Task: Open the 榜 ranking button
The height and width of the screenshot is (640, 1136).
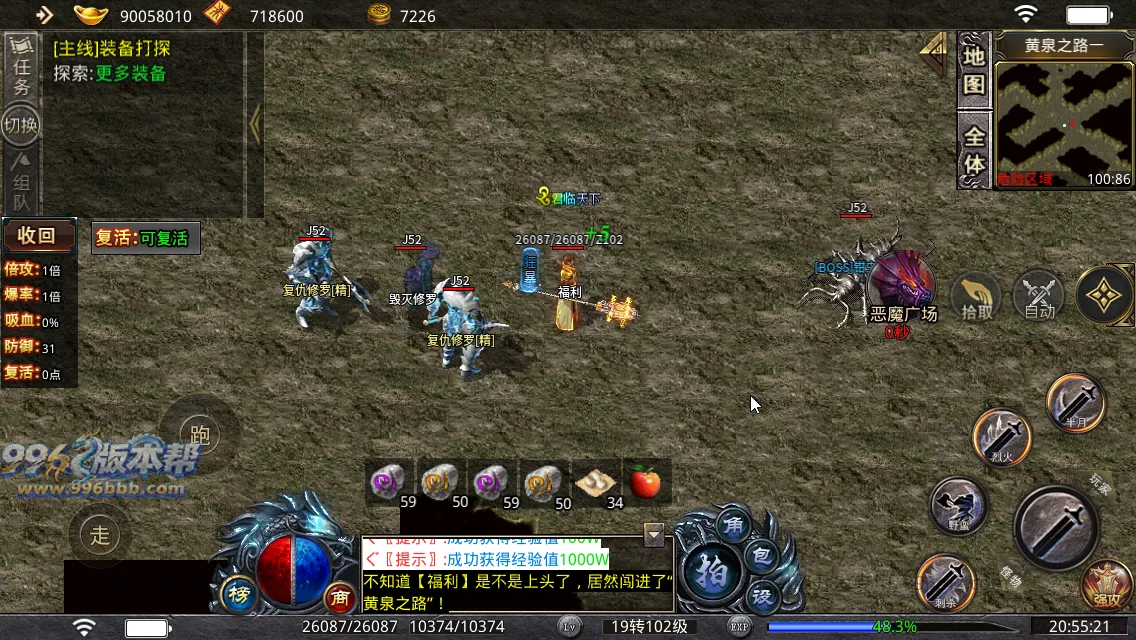Action: tap(237, 592)
